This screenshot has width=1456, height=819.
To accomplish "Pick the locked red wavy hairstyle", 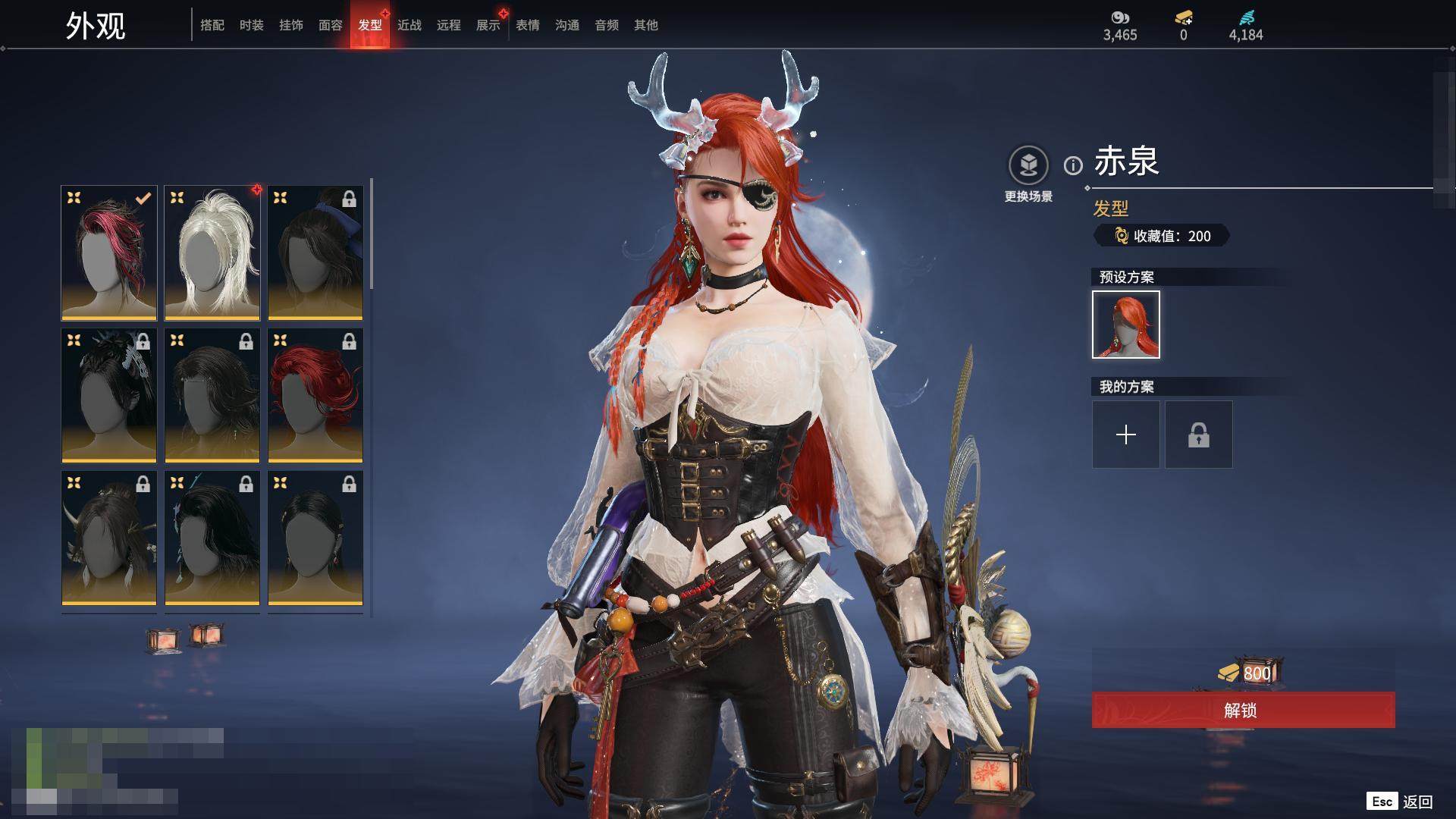I will tap(315, 395).
